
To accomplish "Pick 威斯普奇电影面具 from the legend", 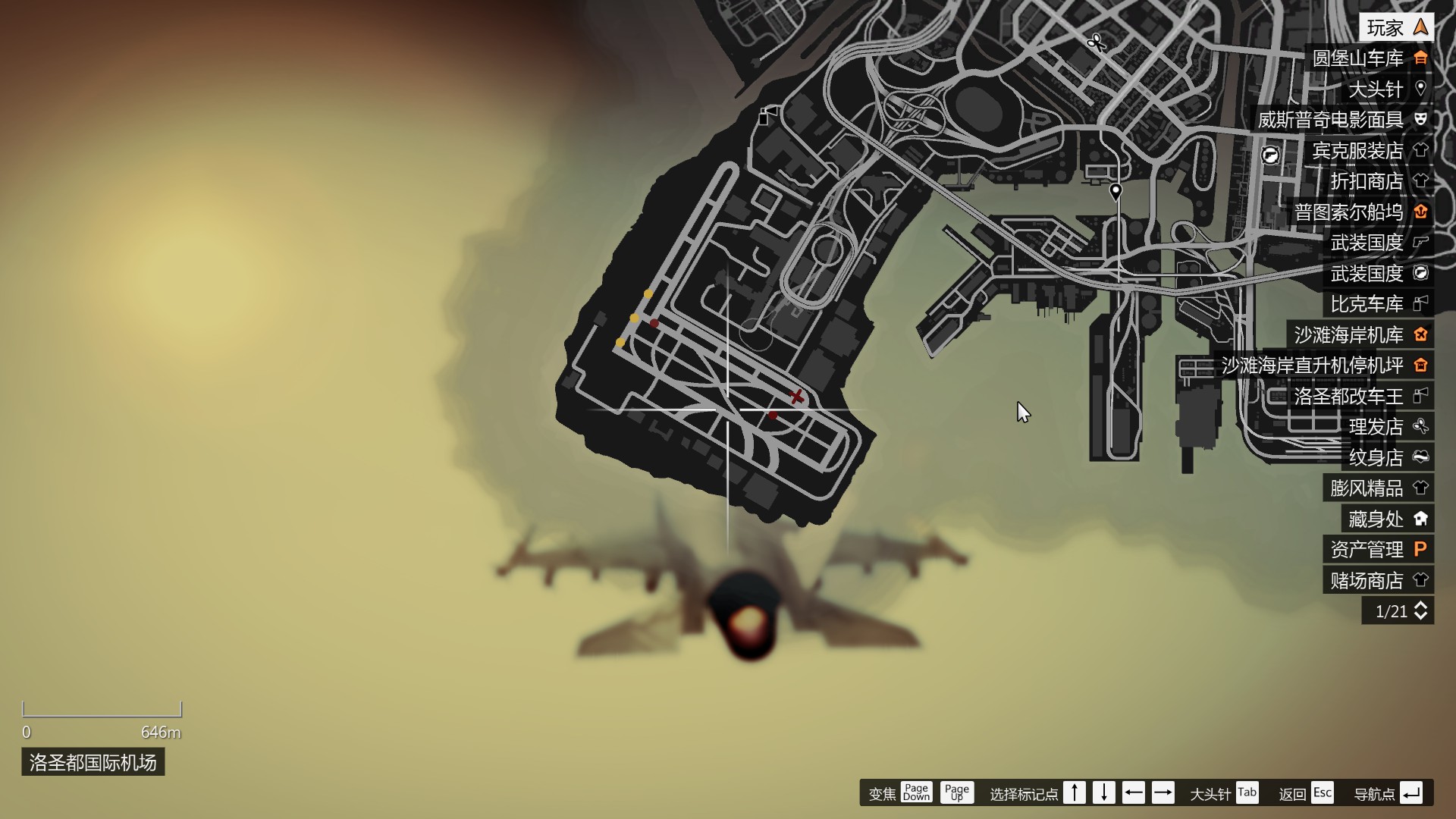I will pos(1341,120).
